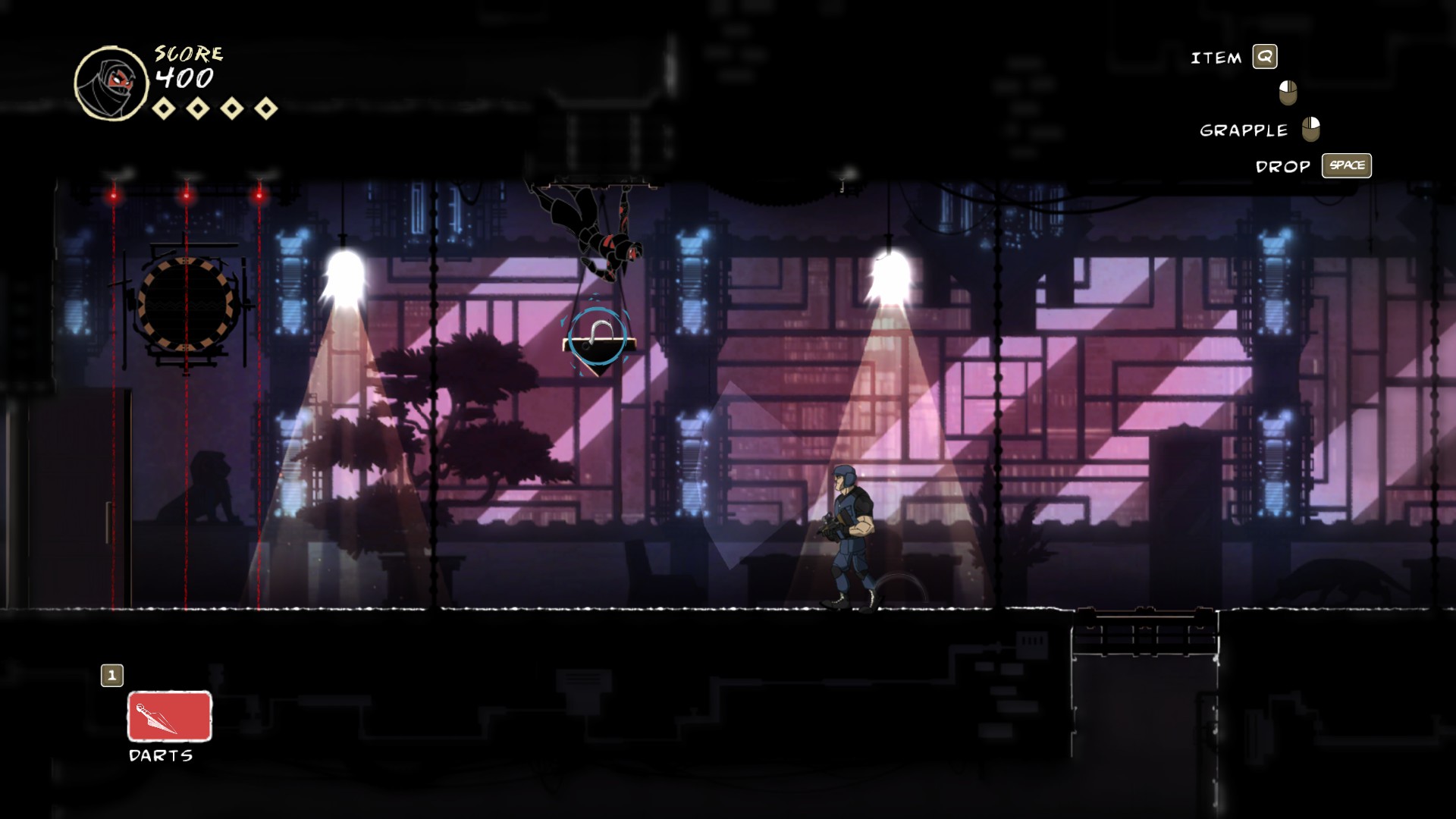Target the highlighted grapple hook marker

598,338
